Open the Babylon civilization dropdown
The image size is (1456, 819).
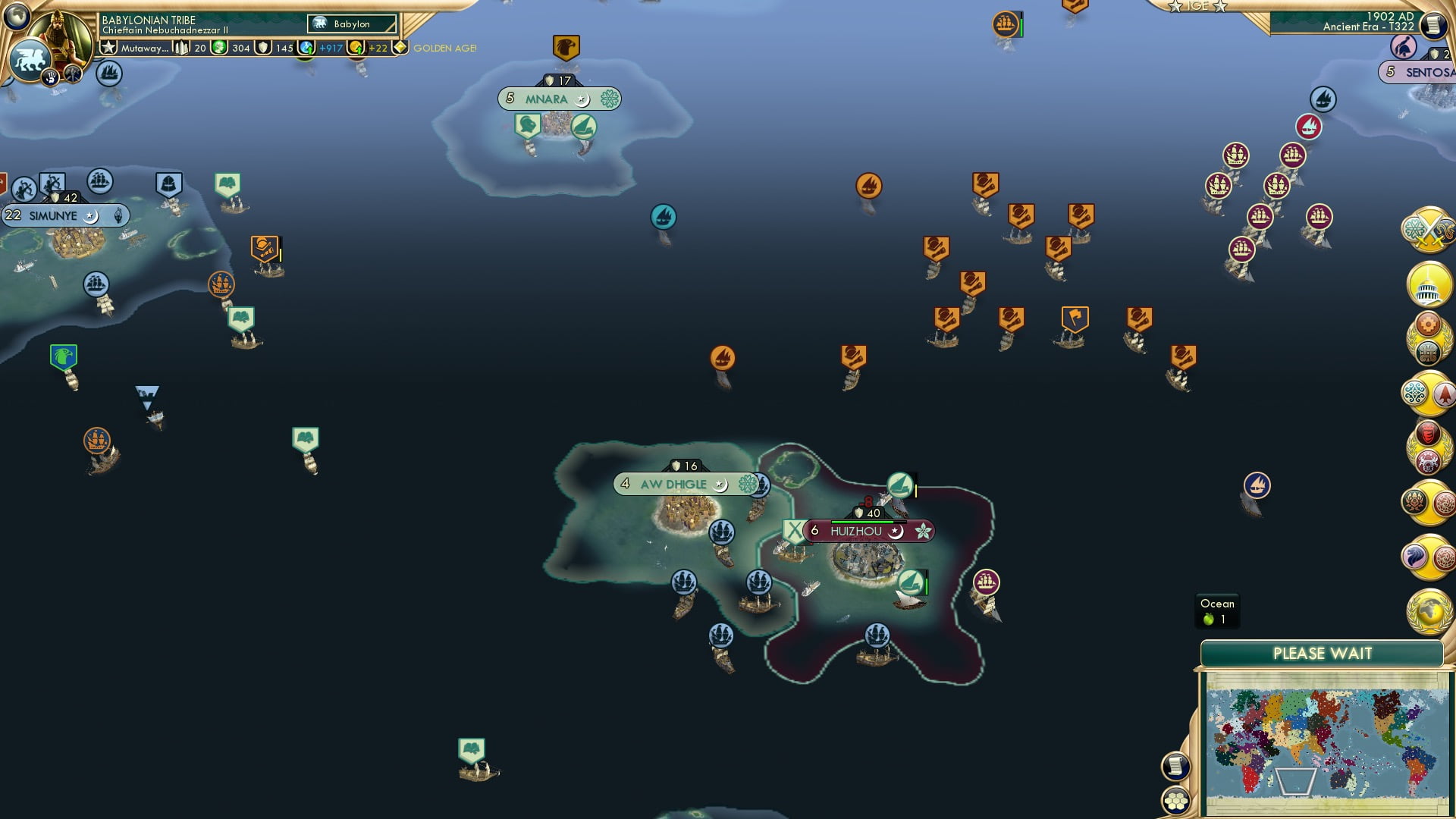point(351,24)
